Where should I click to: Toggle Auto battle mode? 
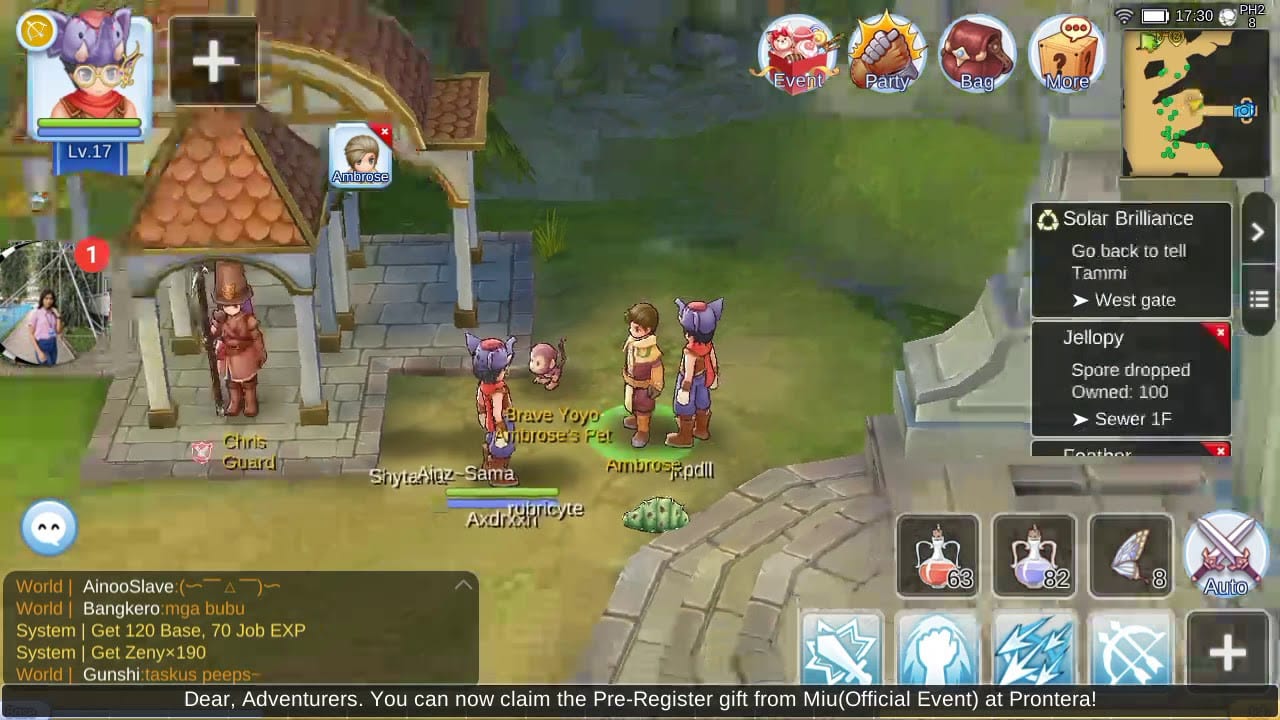coord(1226,555)
